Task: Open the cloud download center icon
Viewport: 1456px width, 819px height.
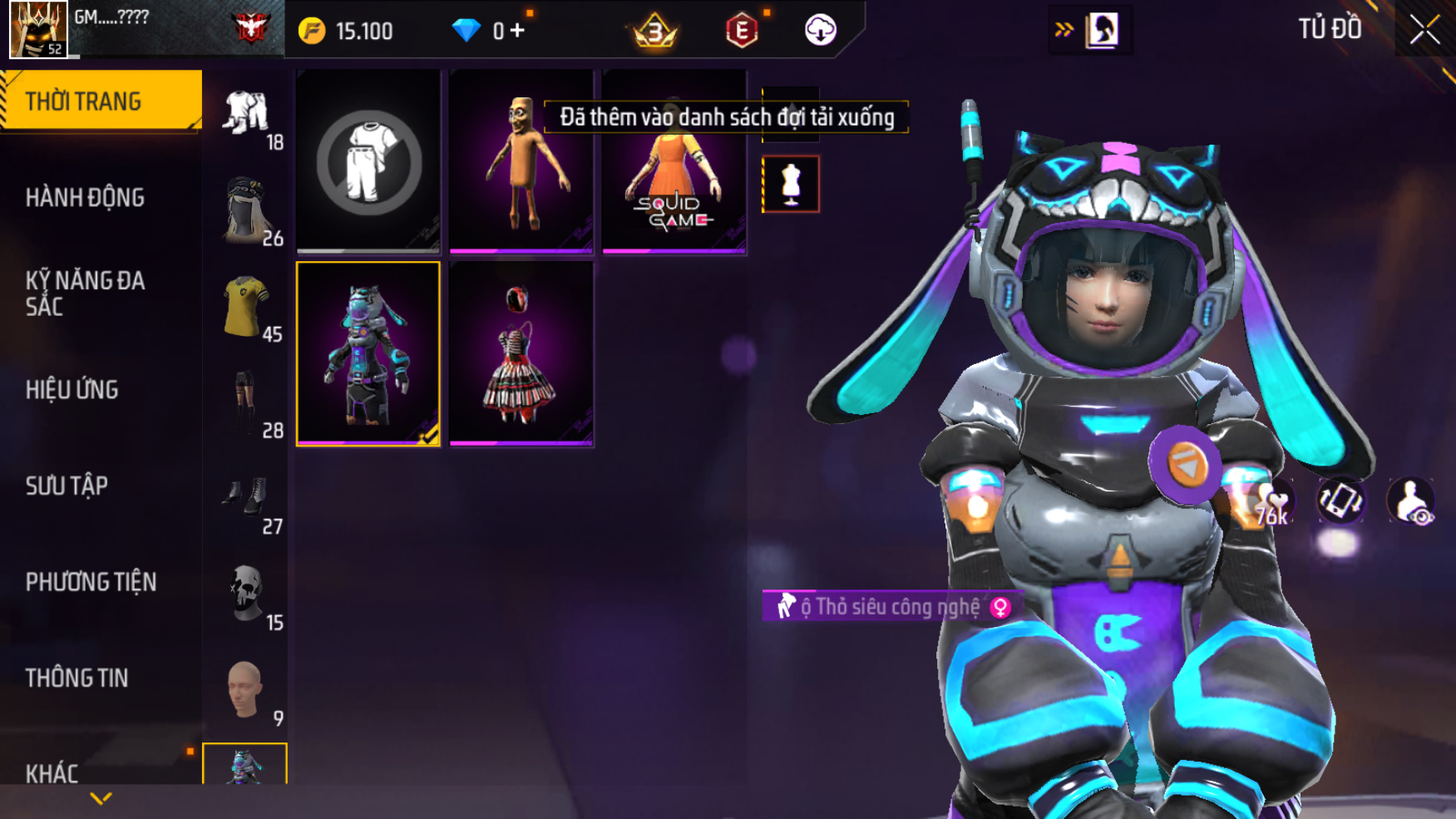Action: [x=820, y=31]
